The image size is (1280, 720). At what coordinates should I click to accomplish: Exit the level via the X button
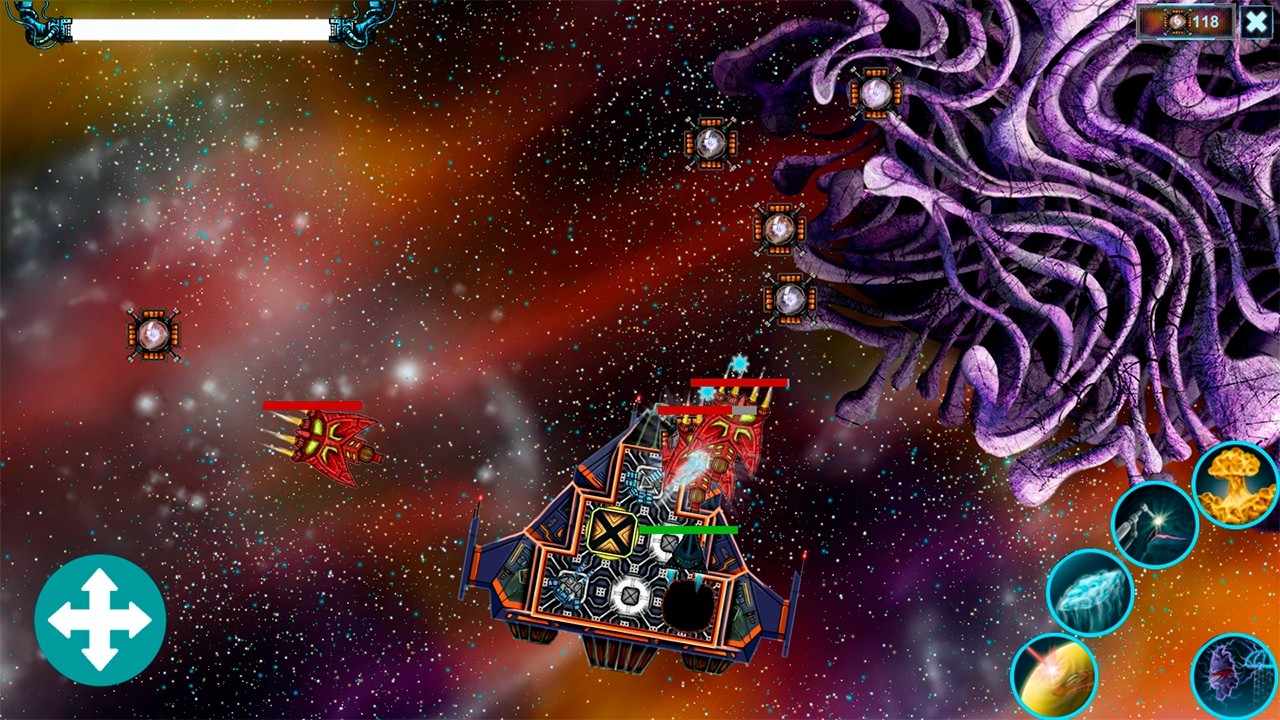pos(1257,22)
